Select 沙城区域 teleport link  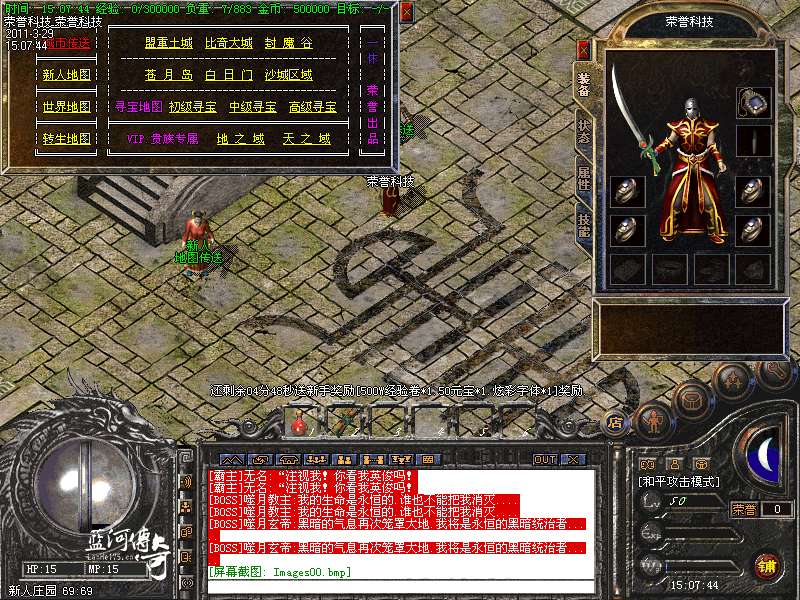(288, 75)
